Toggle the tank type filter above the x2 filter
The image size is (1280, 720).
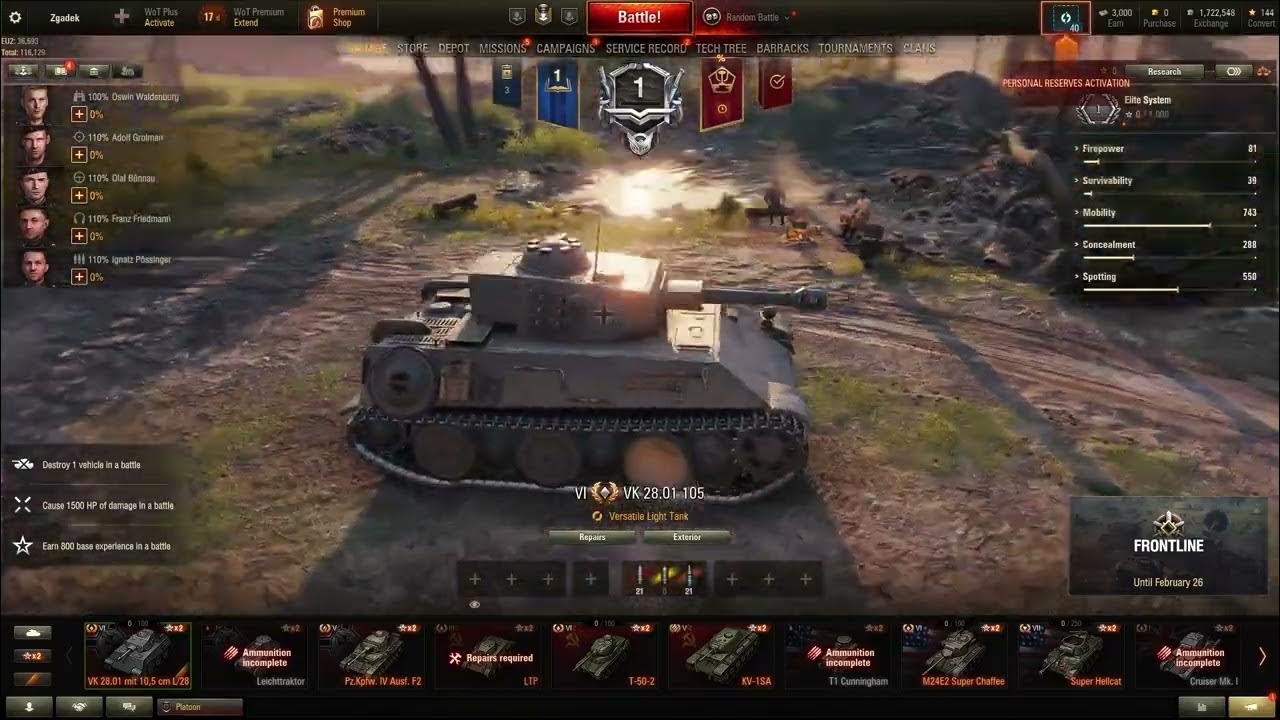tap(33, 632)
